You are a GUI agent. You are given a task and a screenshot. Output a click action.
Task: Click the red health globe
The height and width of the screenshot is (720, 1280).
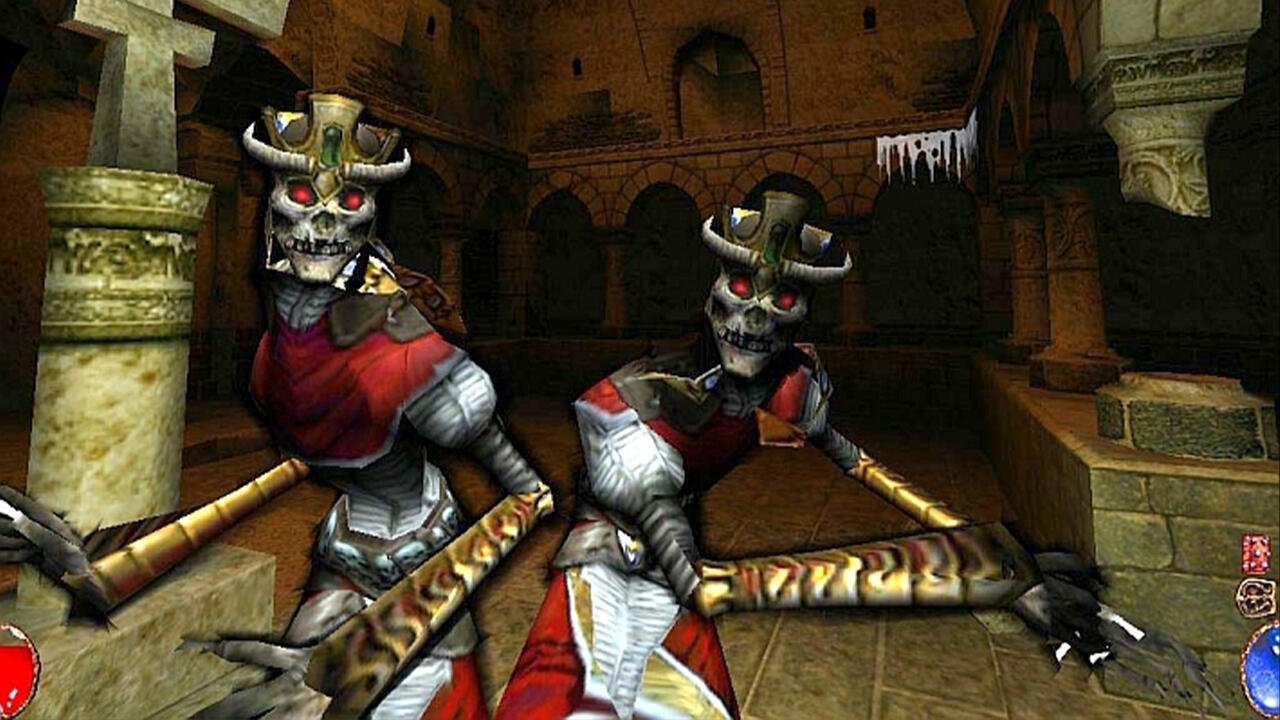10,690
